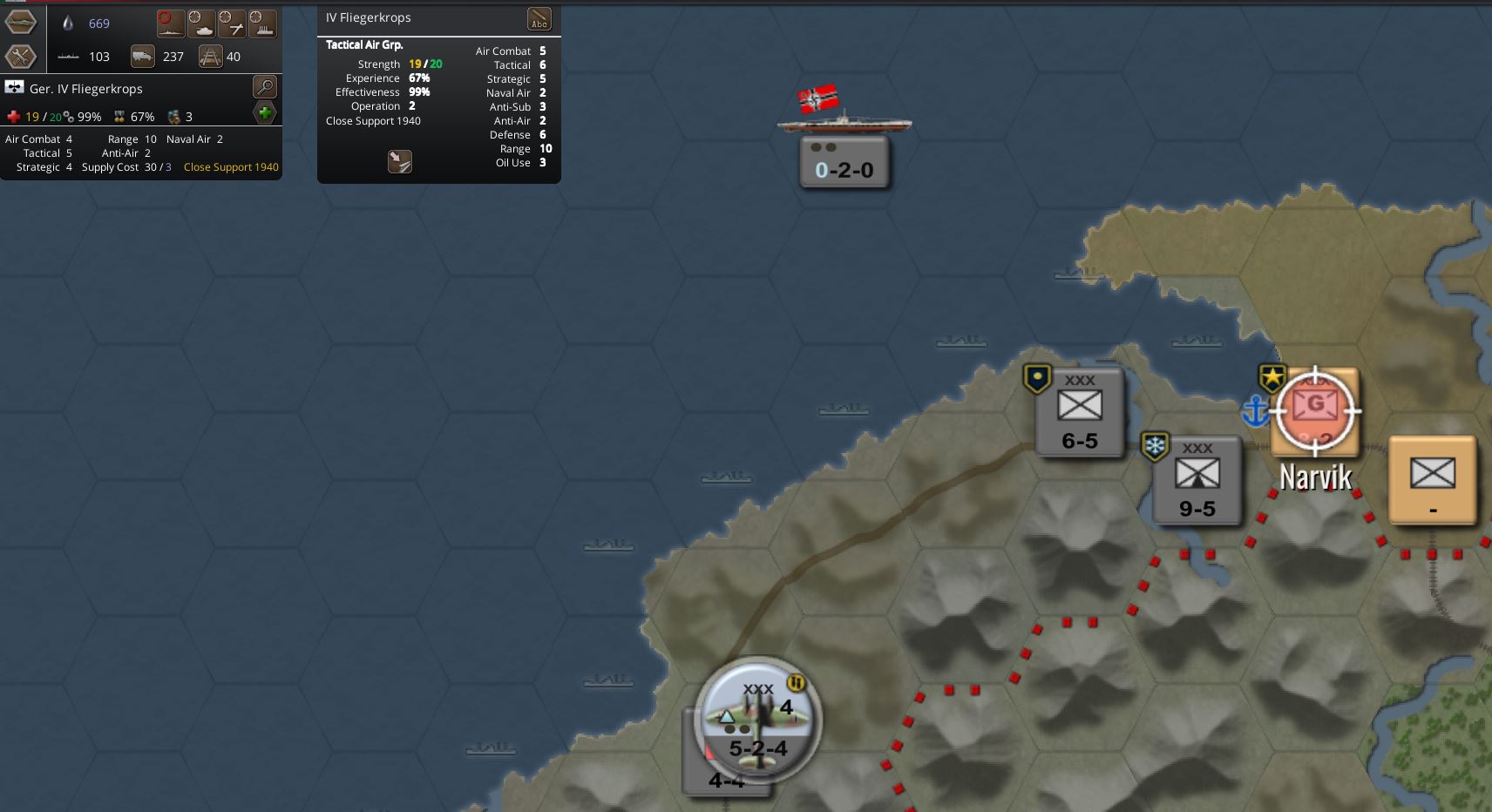Open the repair tools hexagon icon
1492x812 pixels.
[x=21, y=57]
